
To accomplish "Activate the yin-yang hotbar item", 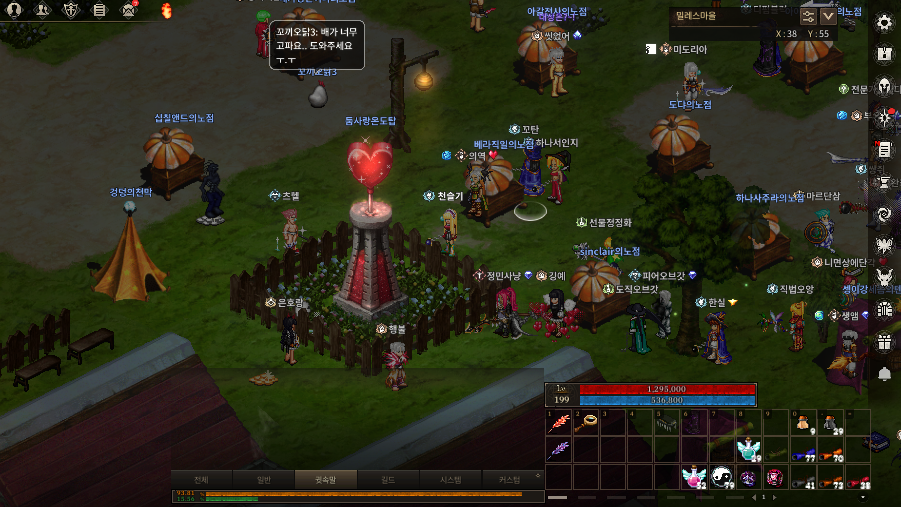I will tap(720, 476).
